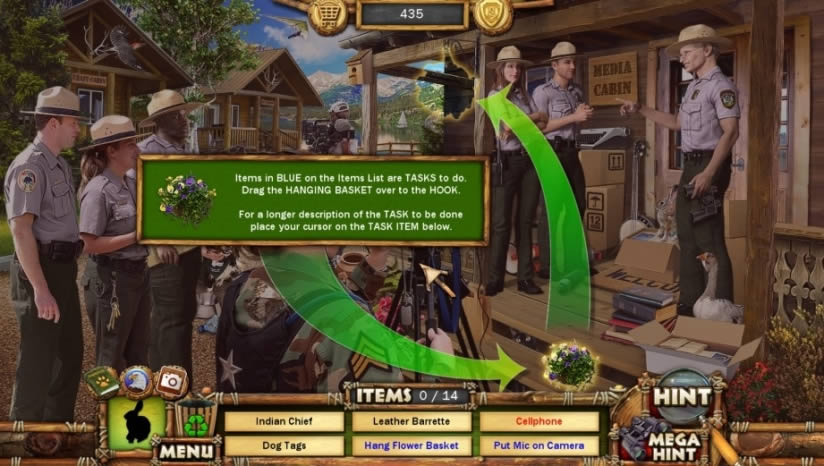Select Dog Tags from the list
This screenshot has height=466, width=824.
[x=284, y=446]
